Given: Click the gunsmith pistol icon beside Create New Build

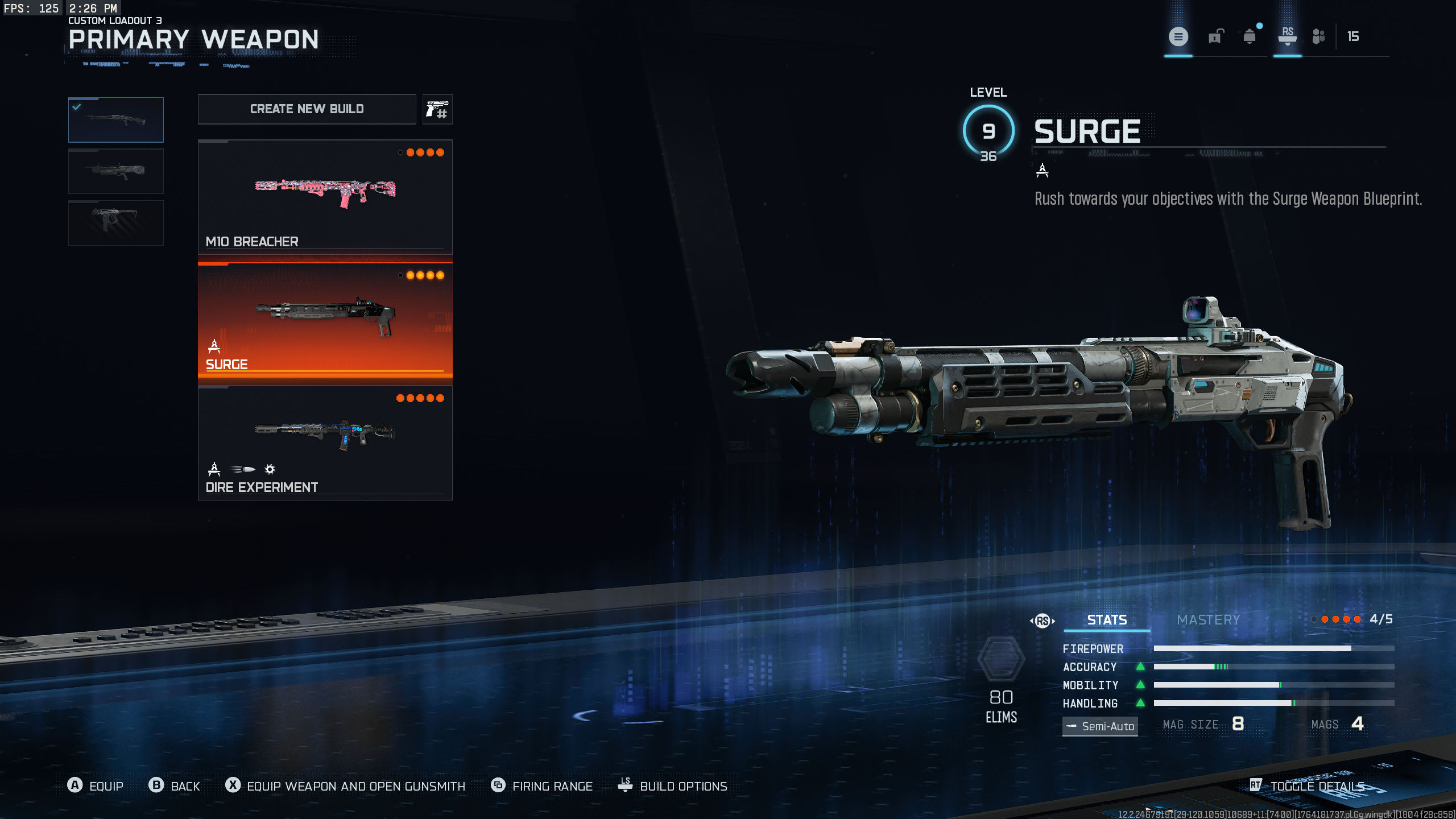Looking at the screenshot, I should click(437, 109).
